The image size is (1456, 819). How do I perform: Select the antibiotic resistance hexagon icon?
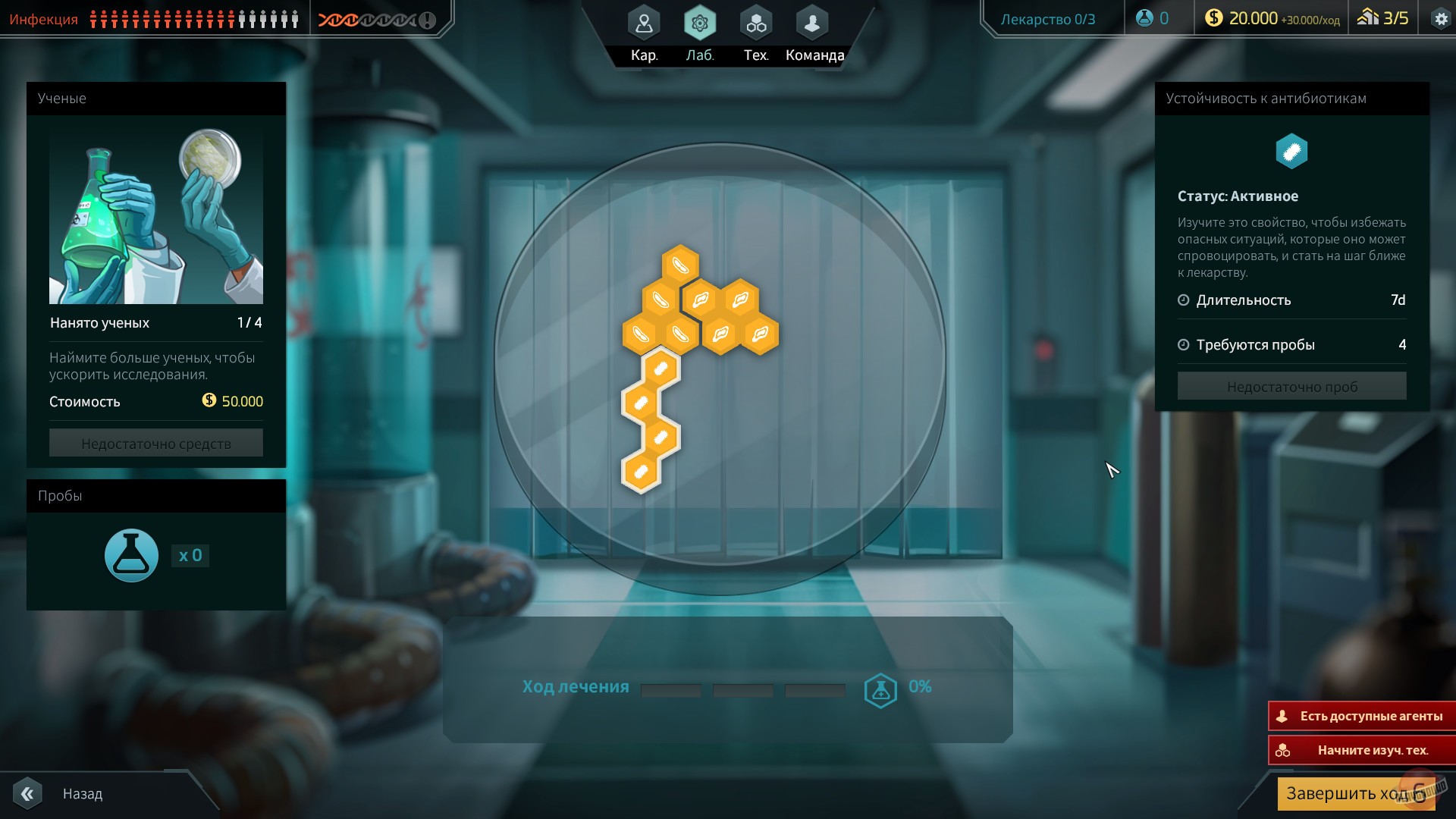pos(1291,151)
